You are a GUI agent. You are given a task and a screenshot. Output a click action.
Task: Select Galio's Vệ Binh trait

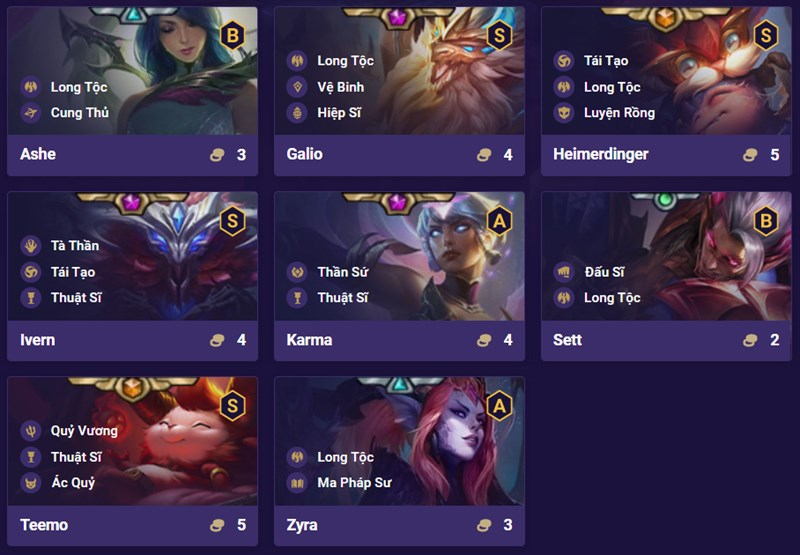pos(340,87)
